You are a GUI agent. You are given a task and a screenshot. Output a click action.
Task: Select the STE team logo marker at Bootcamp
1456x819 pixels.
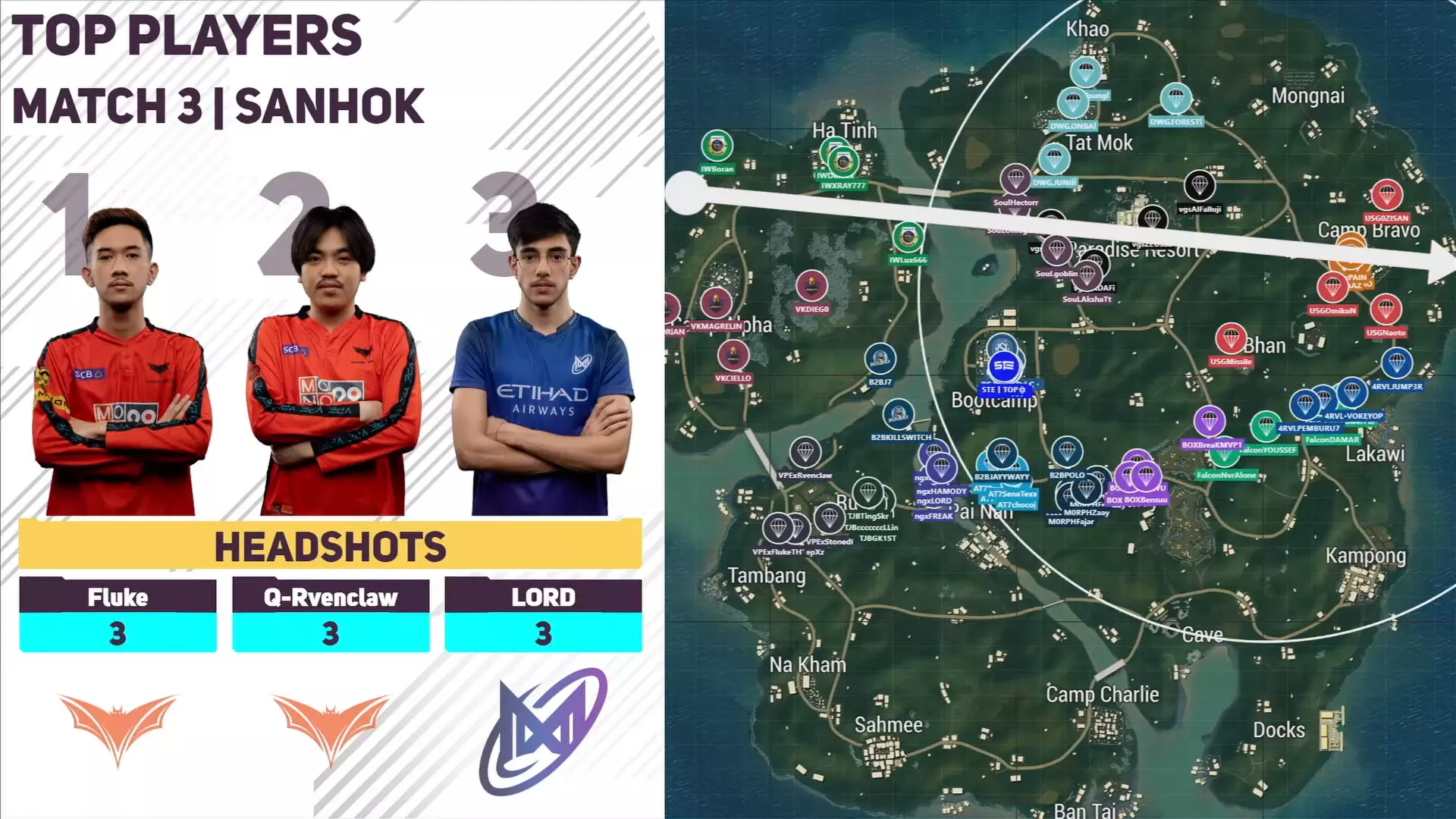(x=1003, y=366)
